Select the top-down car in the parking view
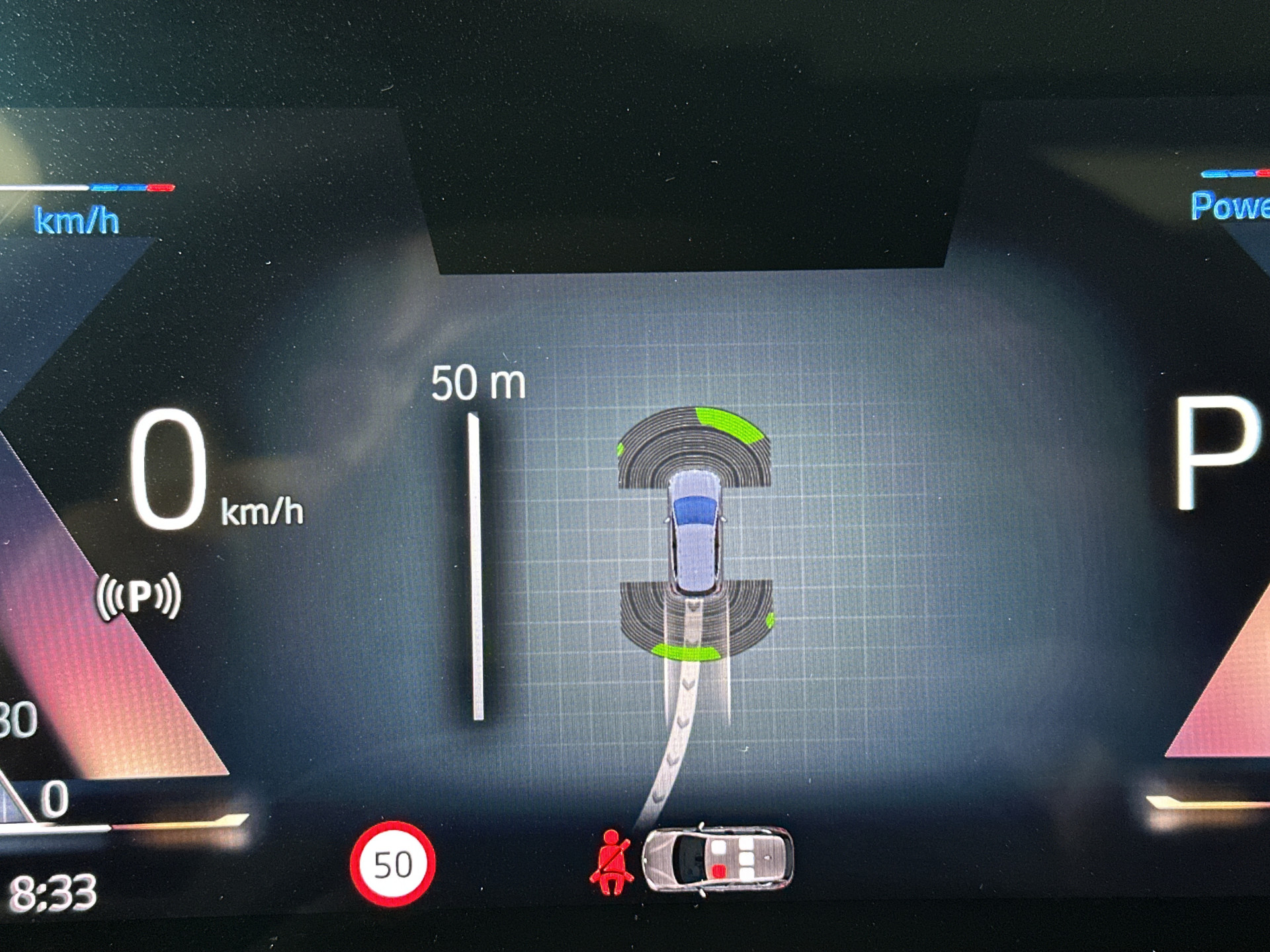 pos(695,532)
